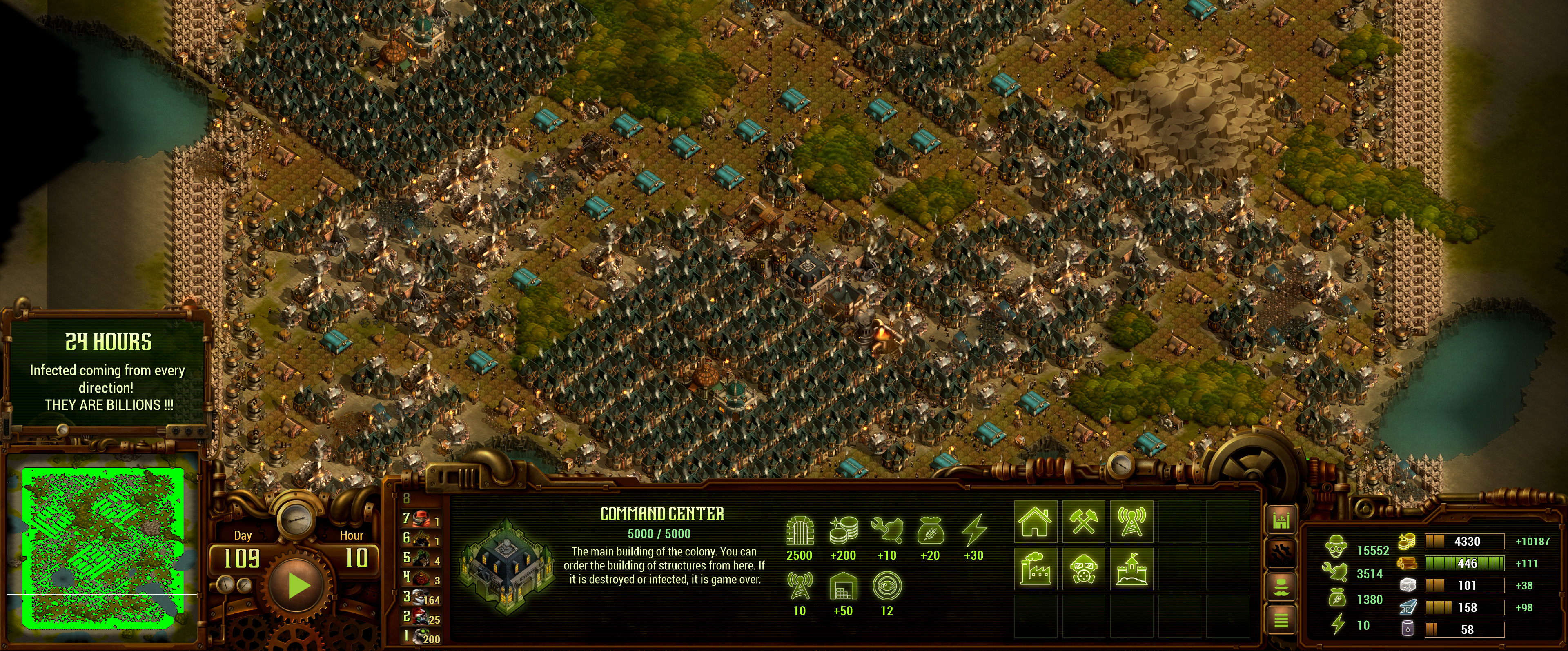The image size is (1568, 651).
Task: Open the factory industry build category
Action: 1036,569
